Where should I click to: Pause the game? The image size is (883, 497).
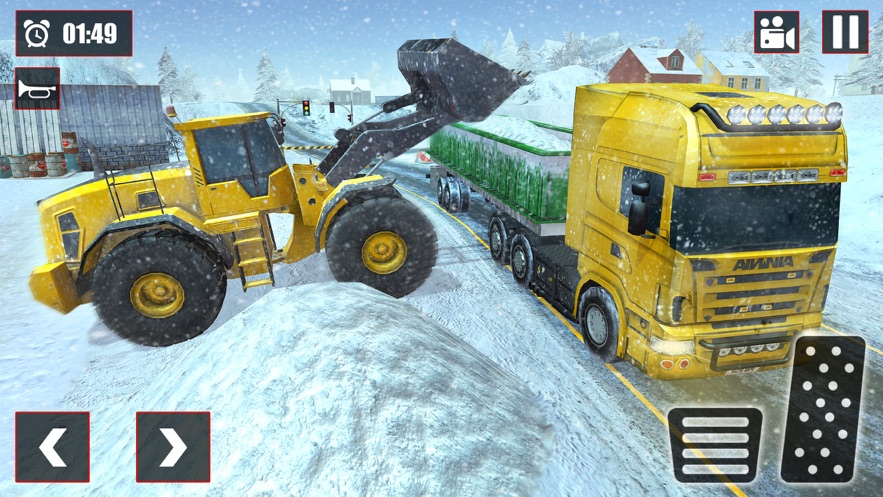pyautogui.click(x=844, y=32)
